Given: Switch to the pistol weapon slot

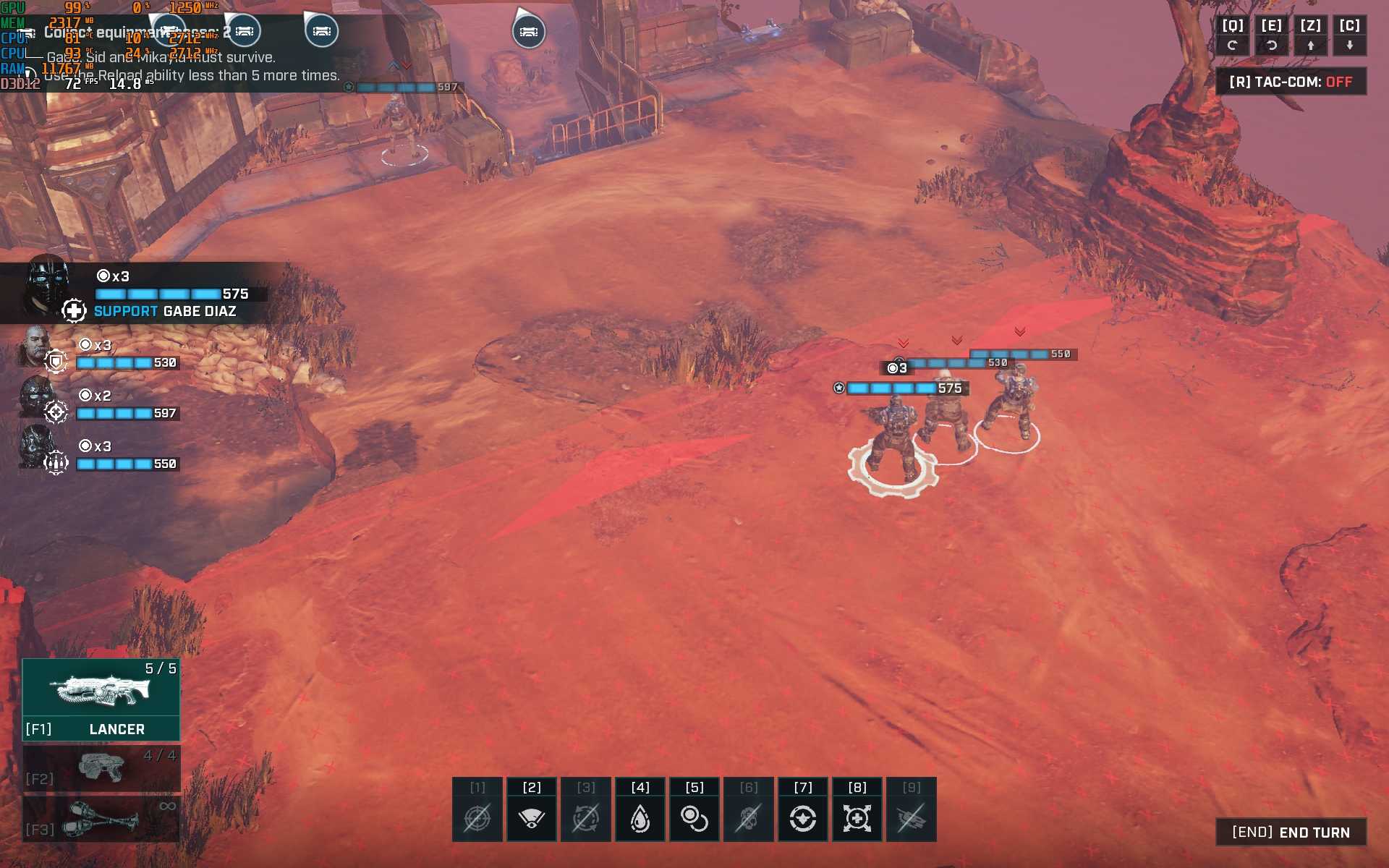Looking at the screenshot, I should tap(101, 768).
